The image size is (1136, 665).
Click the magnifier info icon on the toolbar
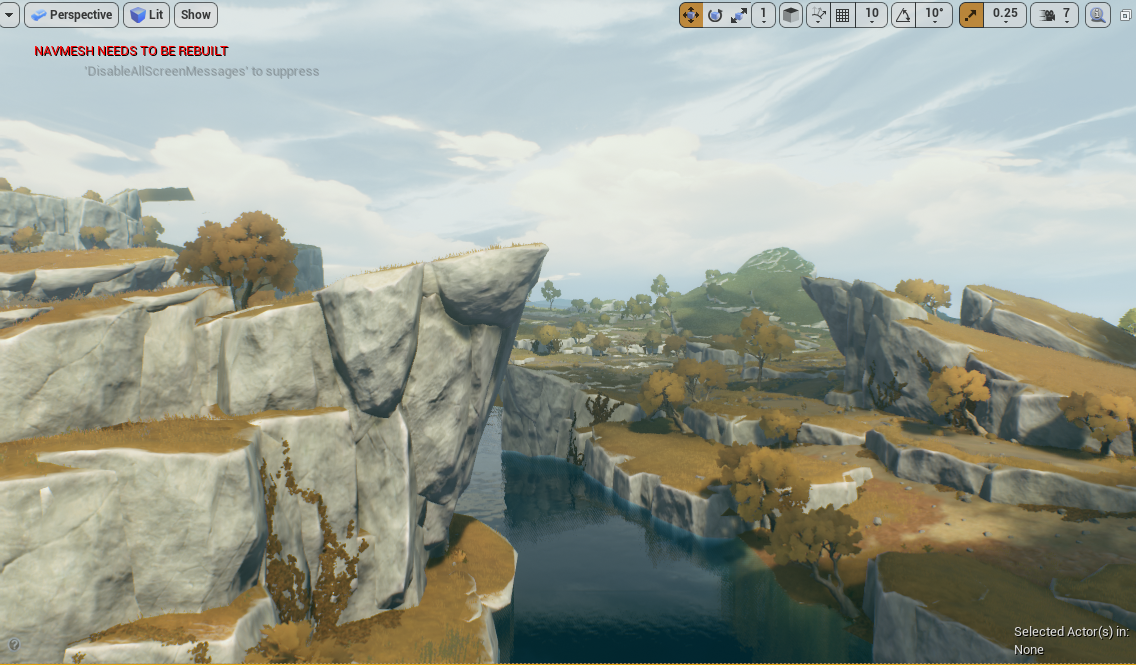point(1098,15)
